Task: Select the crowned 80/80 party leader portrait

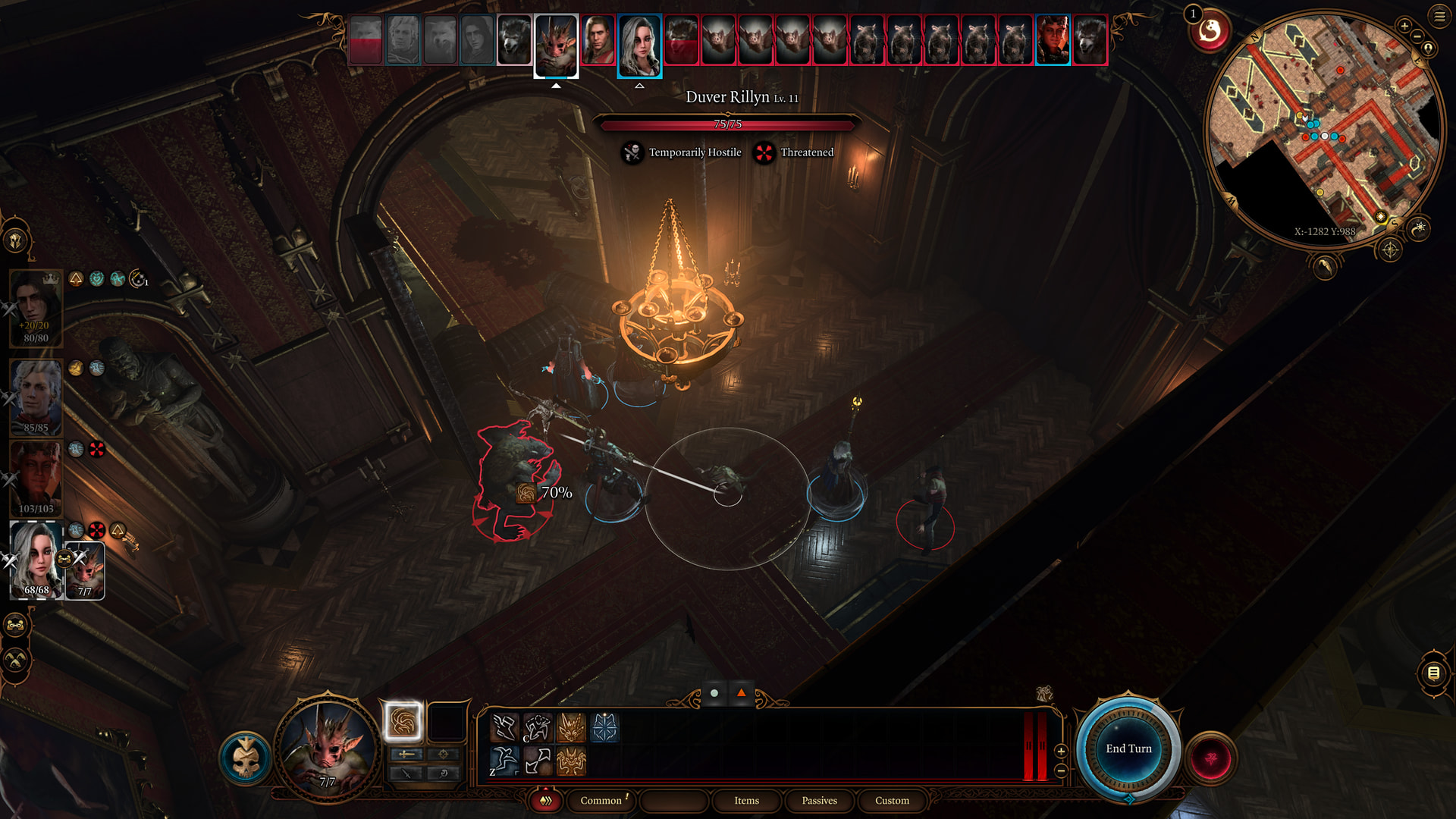Action: (36, 307)
